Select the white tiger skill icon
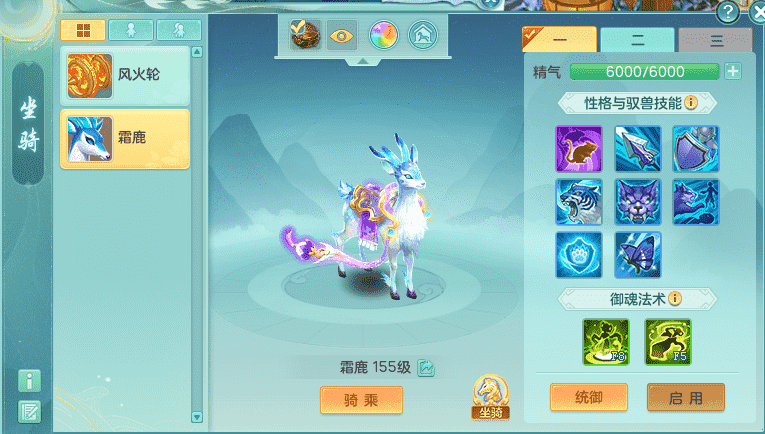Screen dimensions: 765x434 point(579,202)
